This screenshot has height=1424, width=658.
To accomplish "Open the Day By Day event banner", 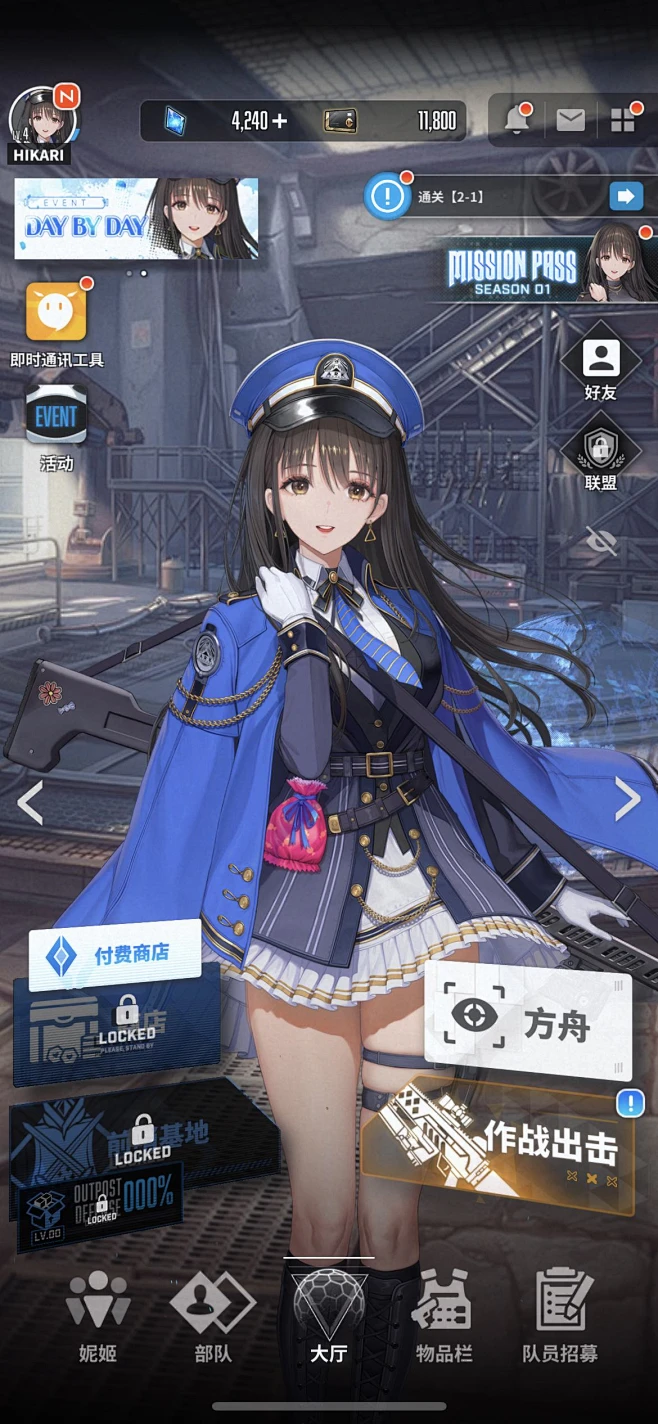I will point(136,219).
